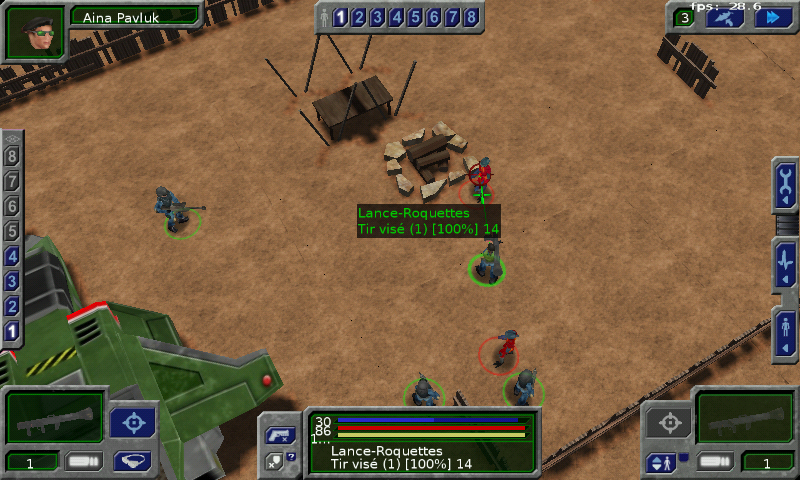
Task: Toggle crouch or stand for the soldier
Action: tap(662, 462)
